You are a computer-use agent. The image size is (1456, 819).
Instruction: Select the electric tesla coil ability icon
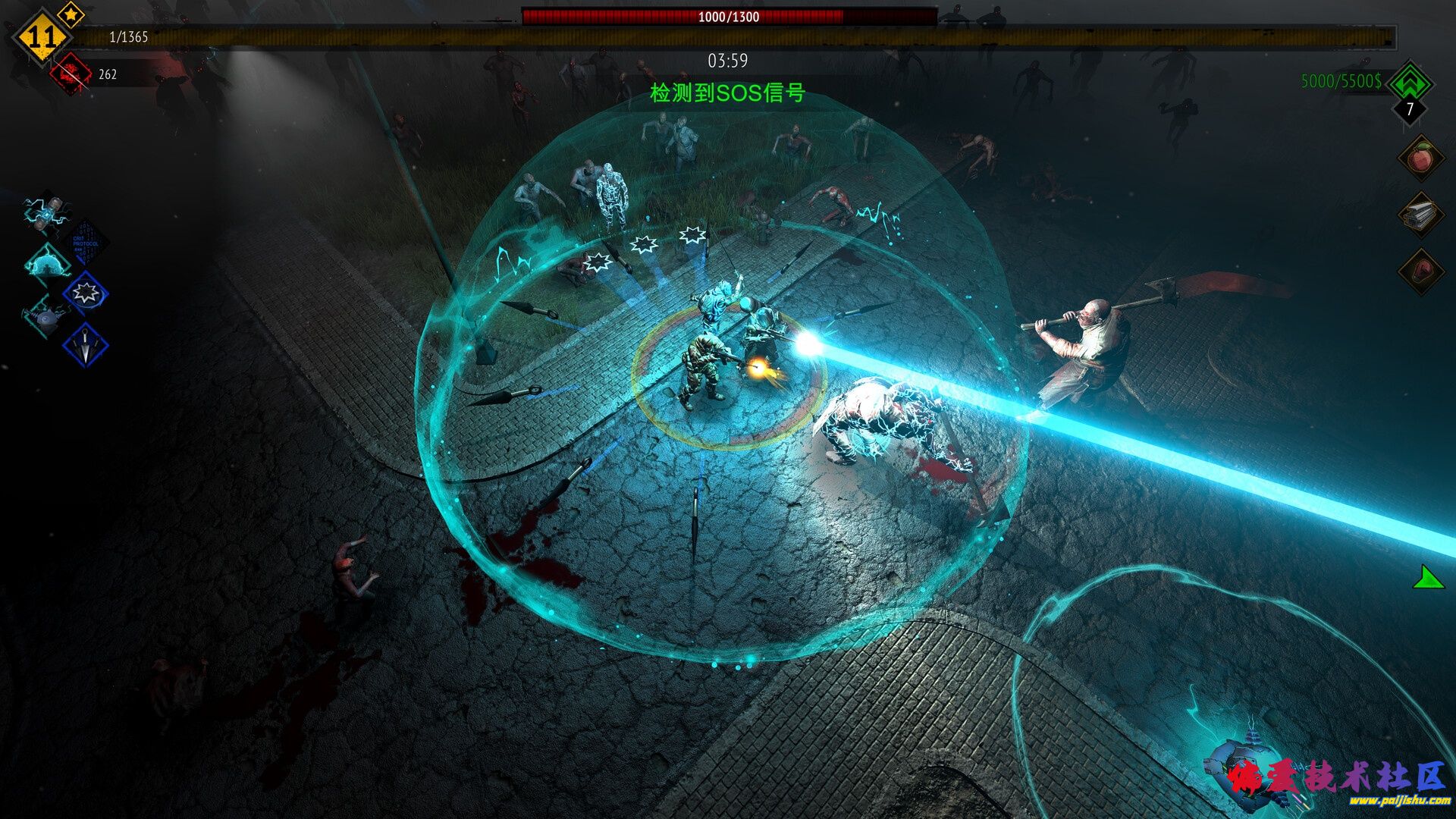(x=47, y=212)
